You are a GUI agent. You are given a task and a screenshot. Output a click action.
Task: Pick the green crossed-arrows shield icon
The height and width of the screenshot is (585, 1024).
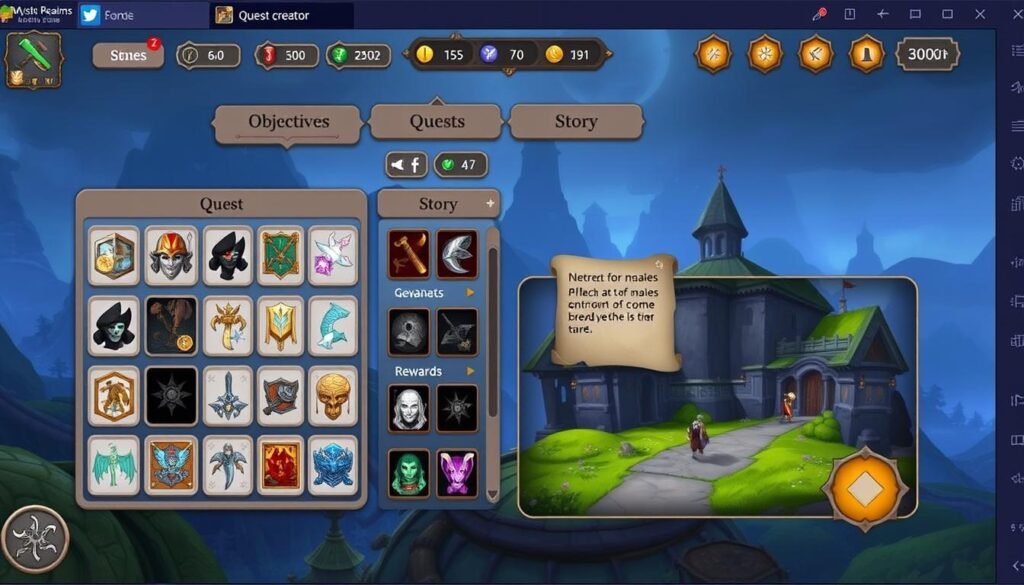click(280, 255)
